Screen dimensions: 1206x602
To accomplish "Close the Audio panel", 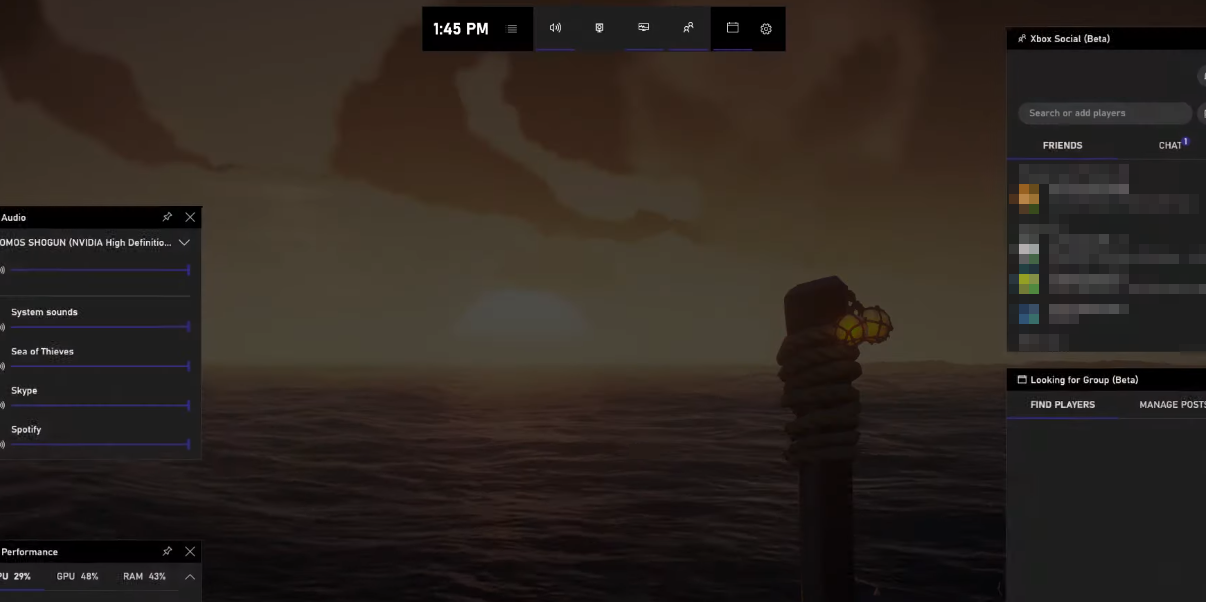I will (x=190, y=217).
